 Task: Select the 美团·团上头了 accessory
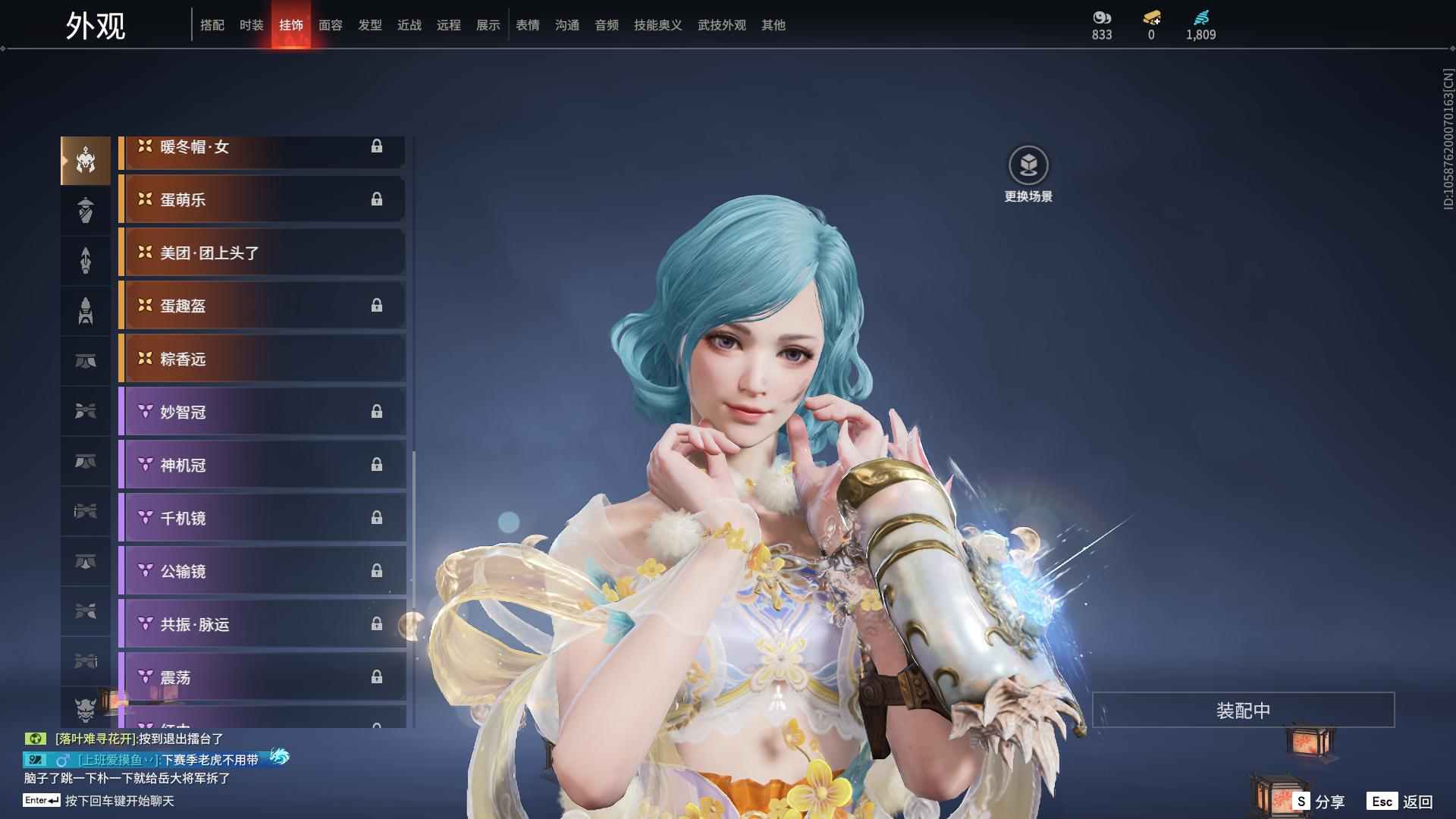(262, 253)
